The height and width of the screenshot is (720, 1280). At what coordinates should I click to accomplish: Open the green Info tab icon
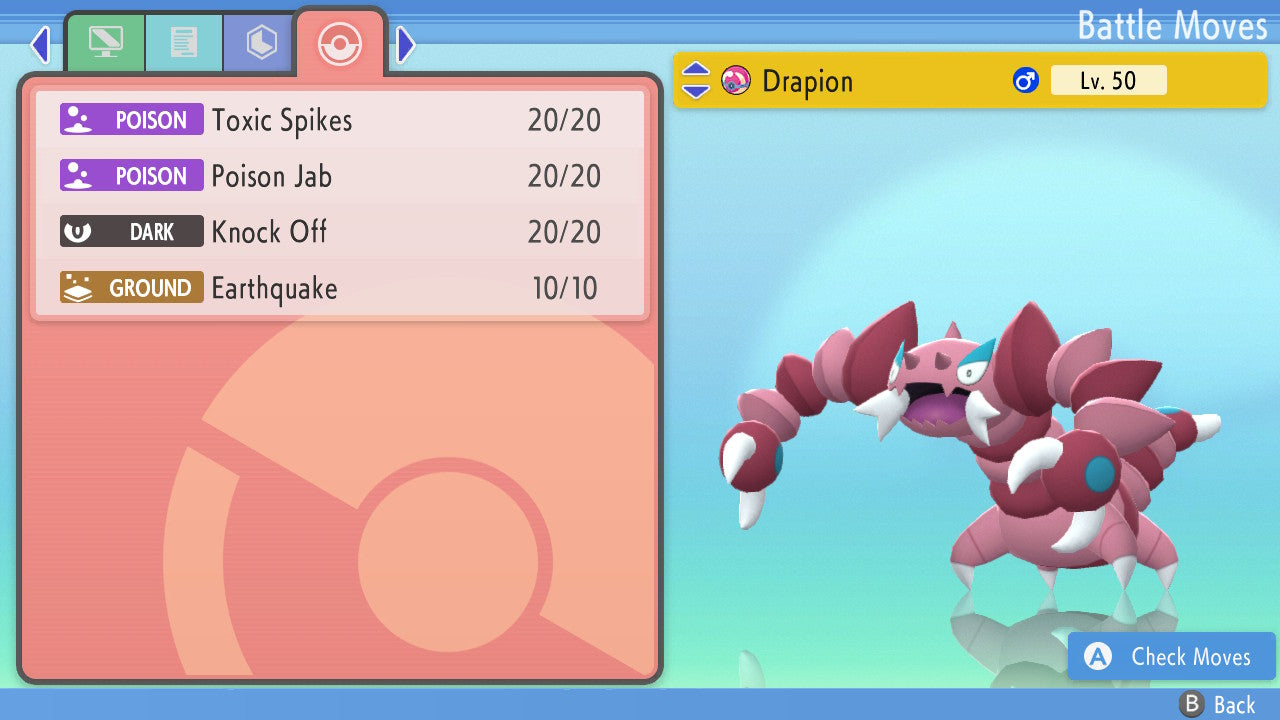click(106, 42)
